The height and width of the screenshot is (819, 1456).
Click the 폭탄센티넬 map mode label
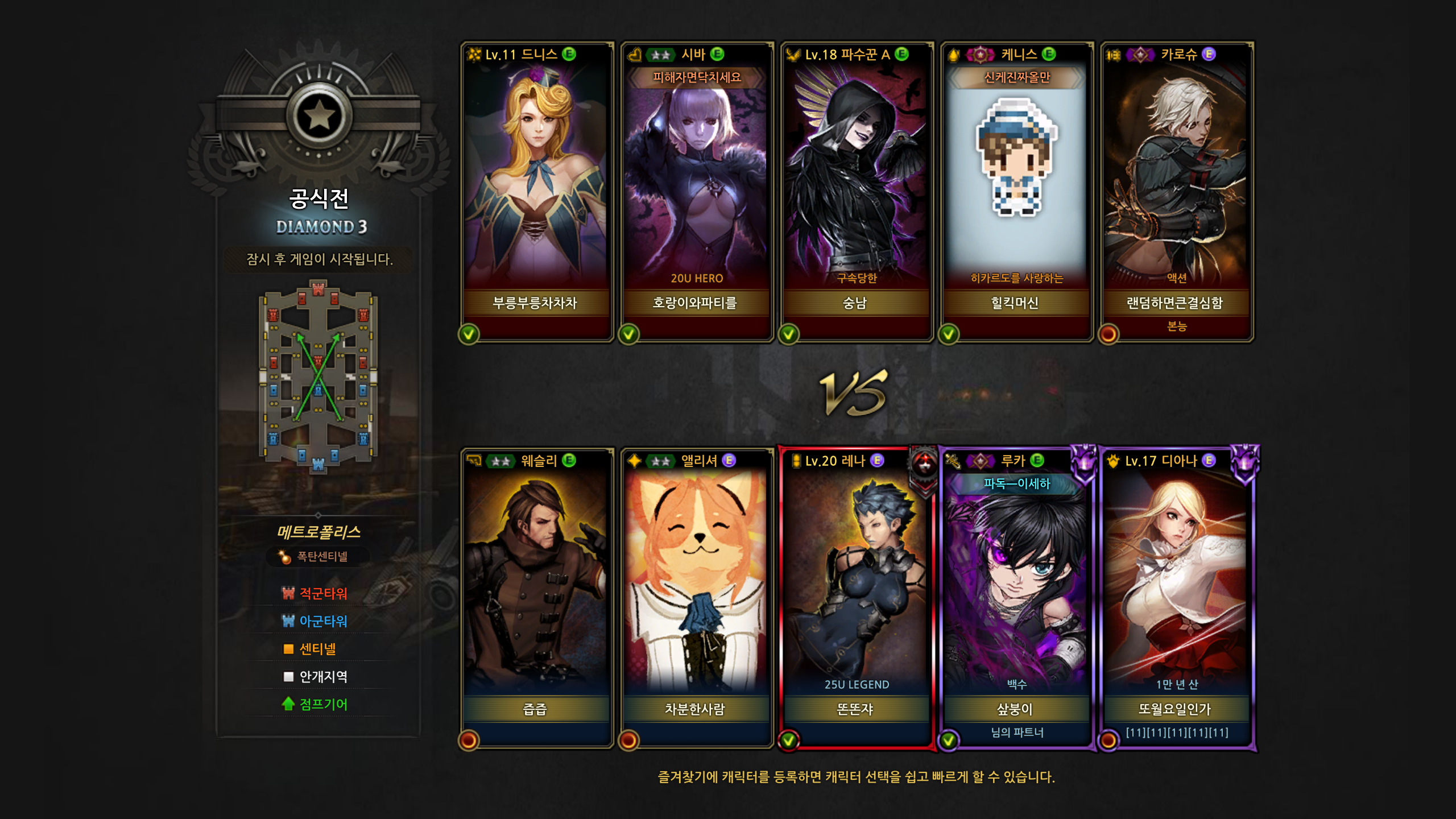pyautogui.click(x=317, y=556)
